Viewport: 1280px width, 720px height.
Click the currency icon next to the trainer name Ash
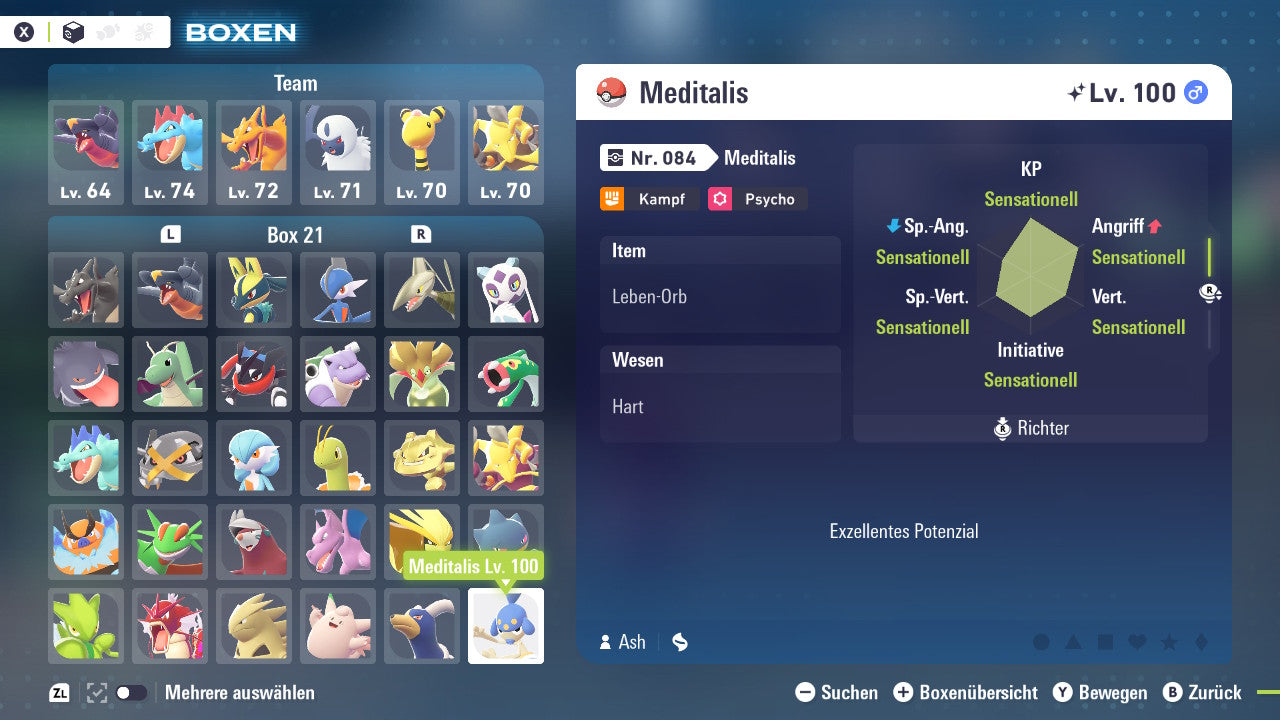coord(679,642)
